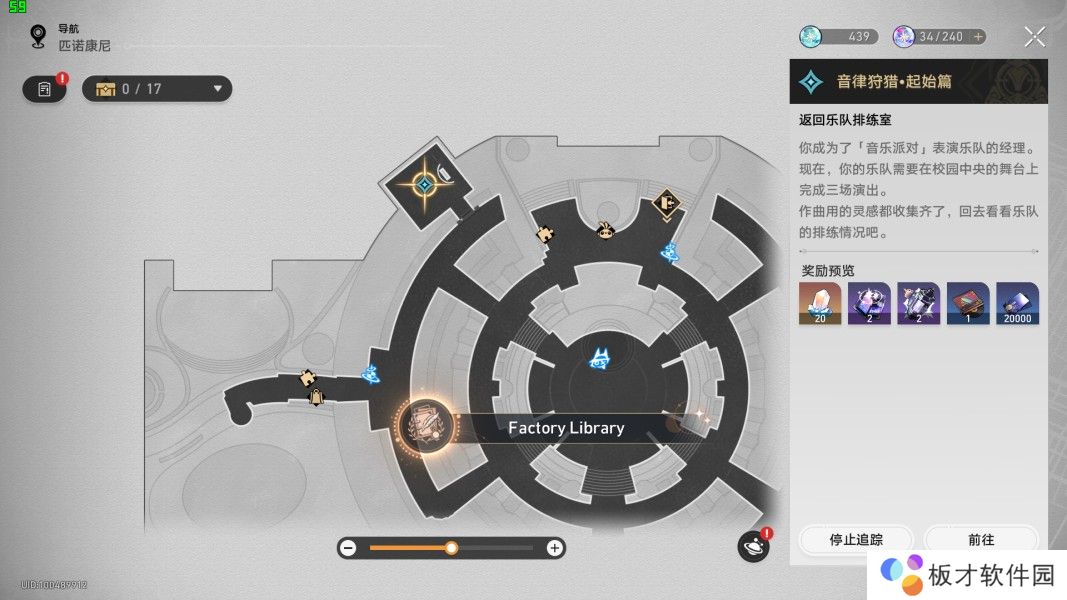Screen dimensions: 1067x600
Task: Select the red book reward icon
Action: click(x=968, y=303)
